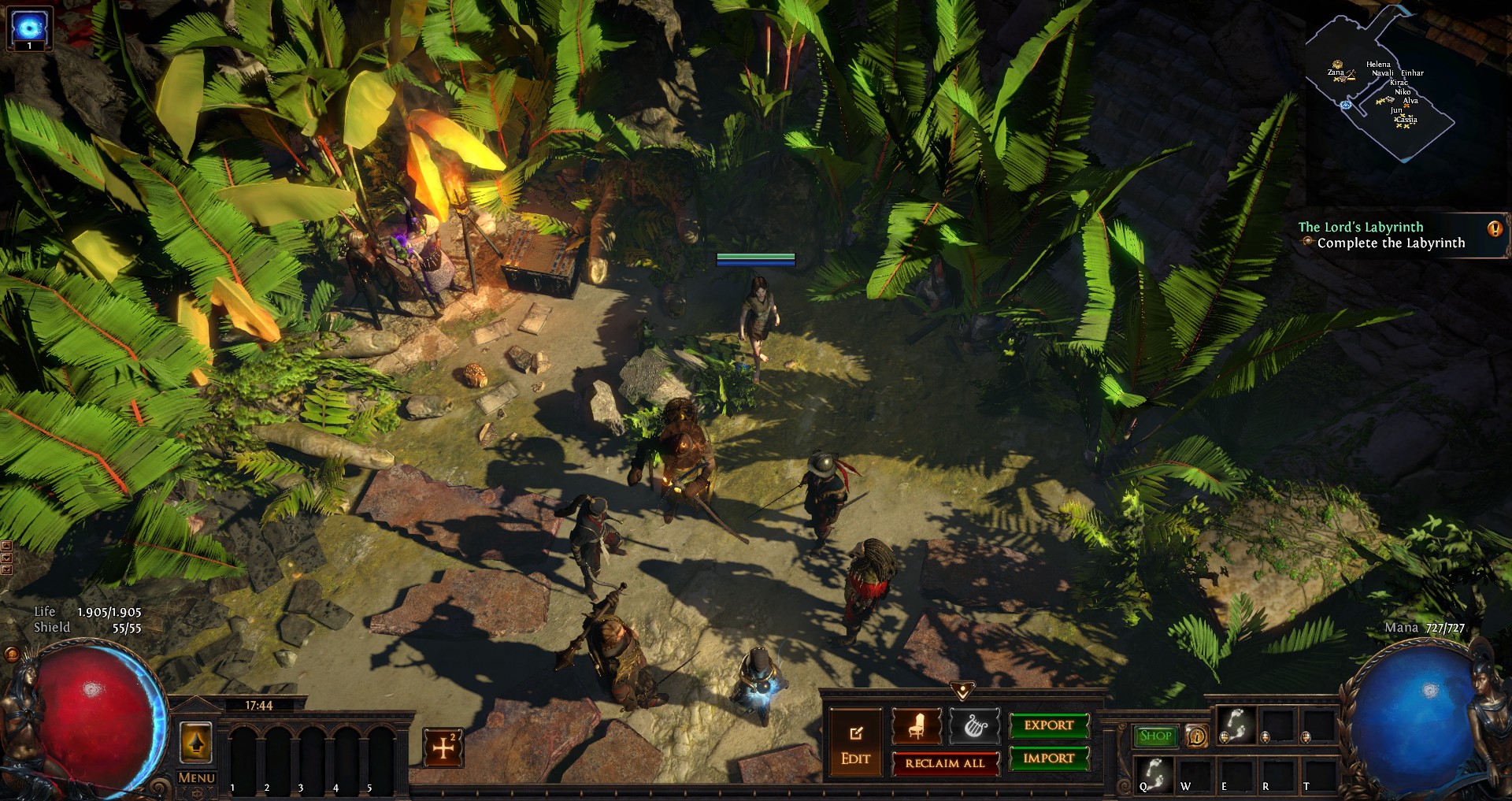Collapse the hideout panel with the arrow
This screenshot has width=1512, height=801.
coord(962,691)
